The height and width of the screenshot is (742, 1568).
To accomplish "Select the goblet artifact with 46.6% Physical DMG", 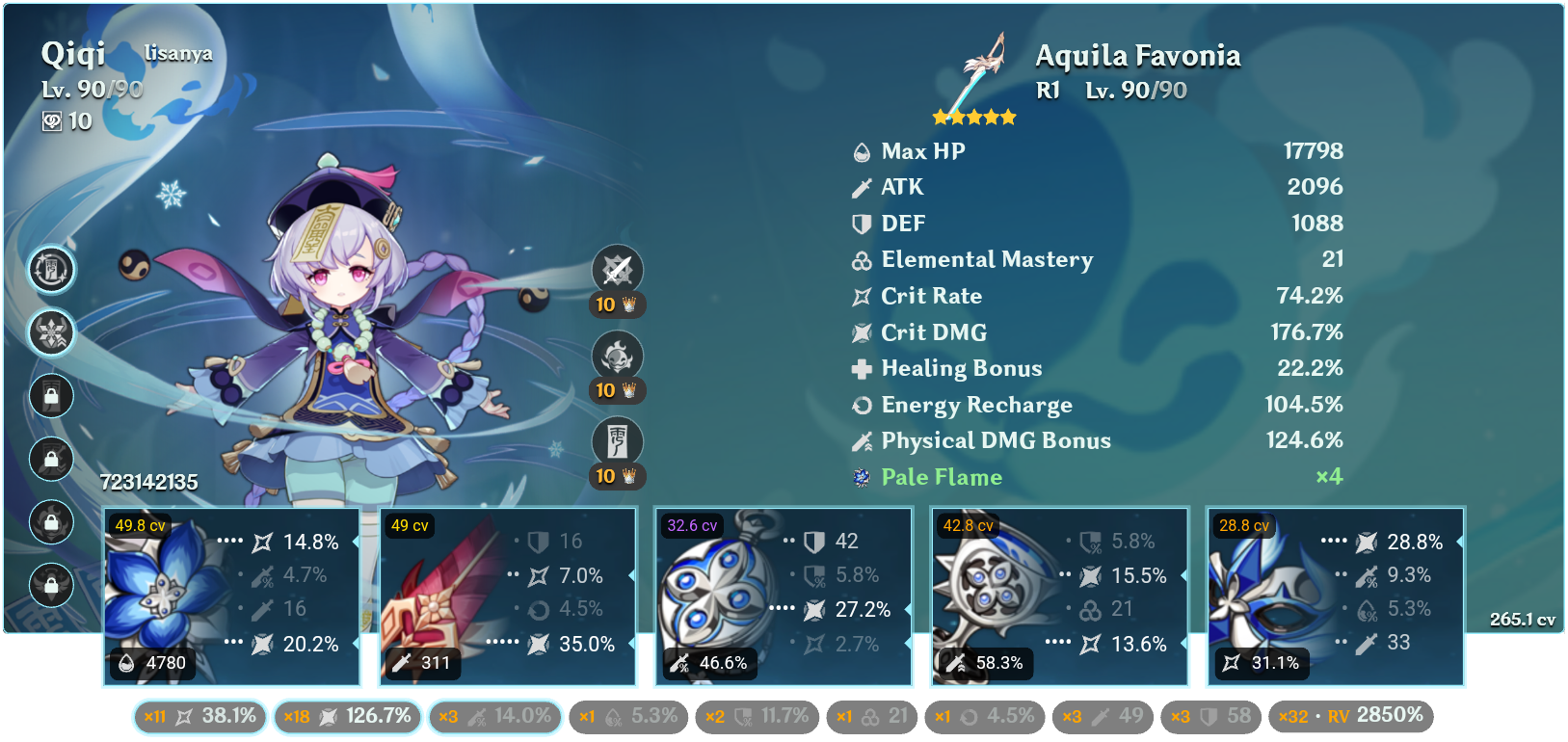I will [x=783, y=596].
